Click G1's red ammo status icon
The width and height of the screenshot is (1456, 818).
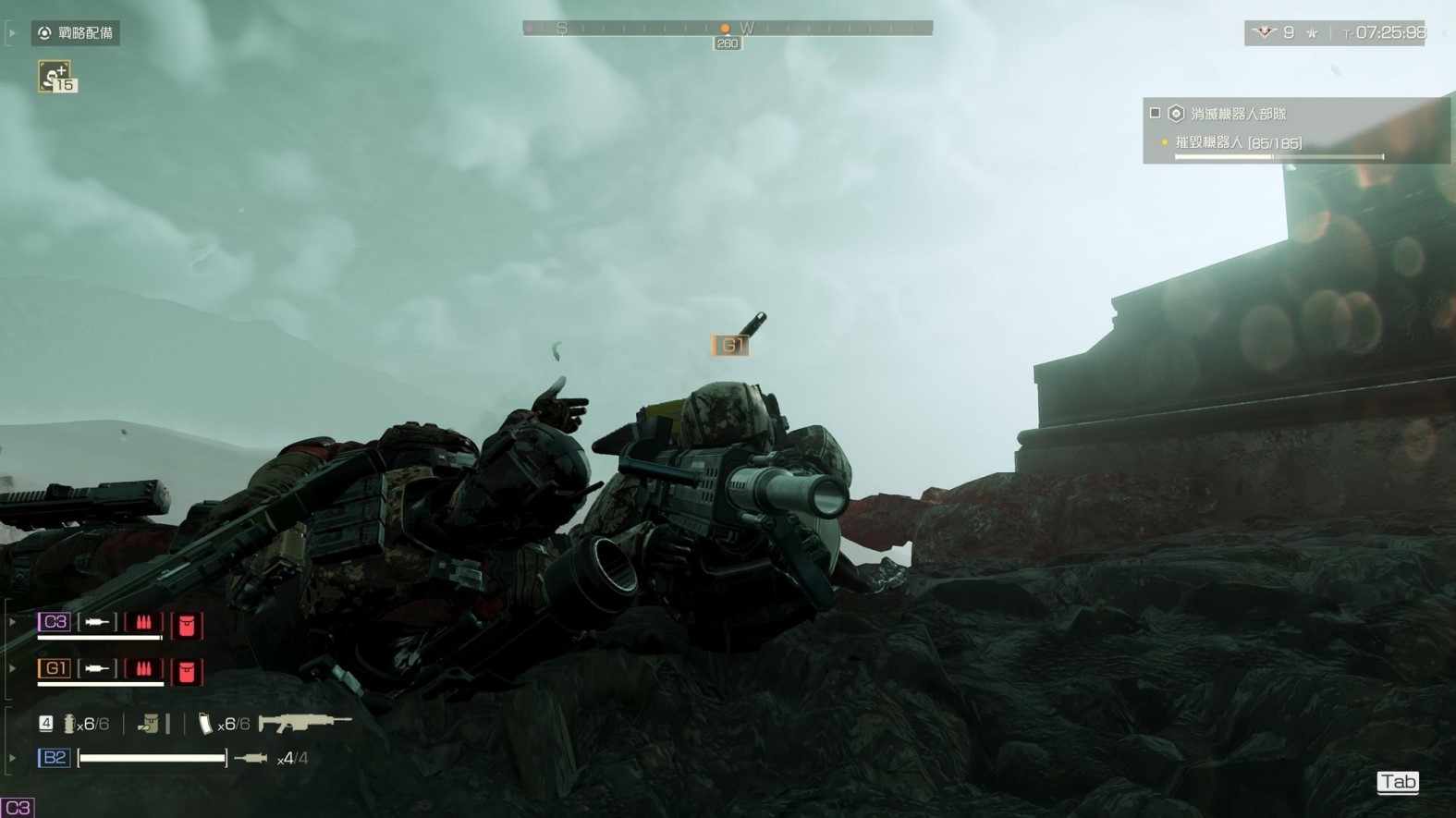pos(143,669)
